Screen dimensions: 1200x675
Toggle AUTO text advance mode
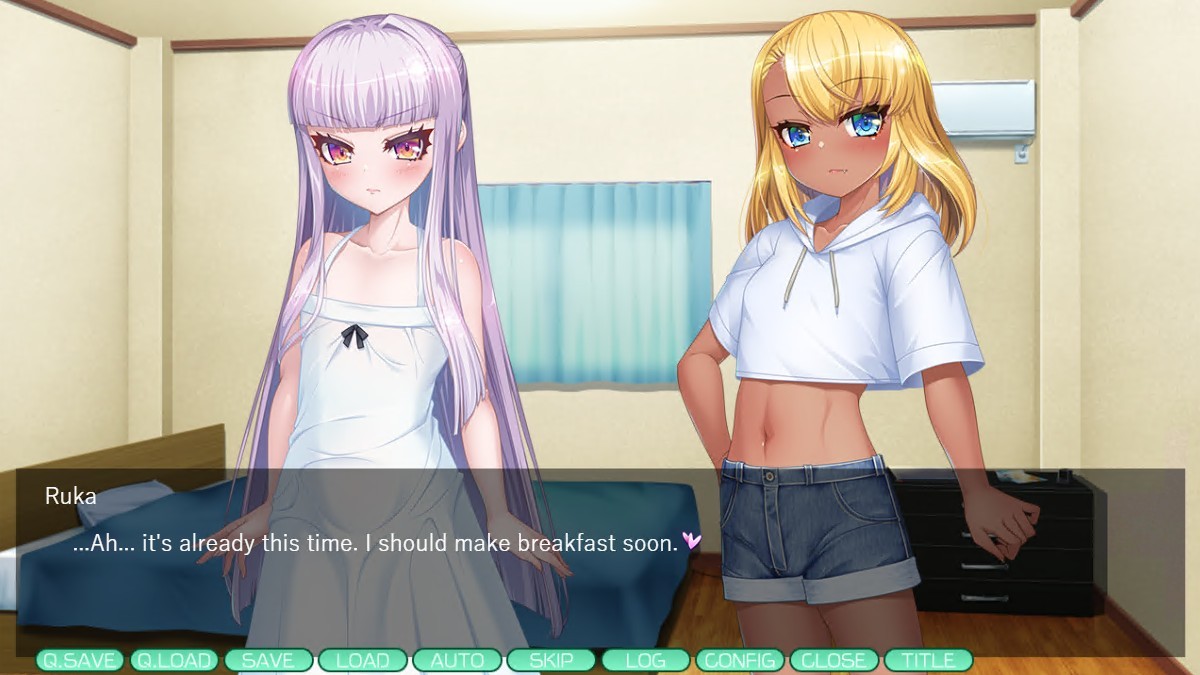coord(457,660)
